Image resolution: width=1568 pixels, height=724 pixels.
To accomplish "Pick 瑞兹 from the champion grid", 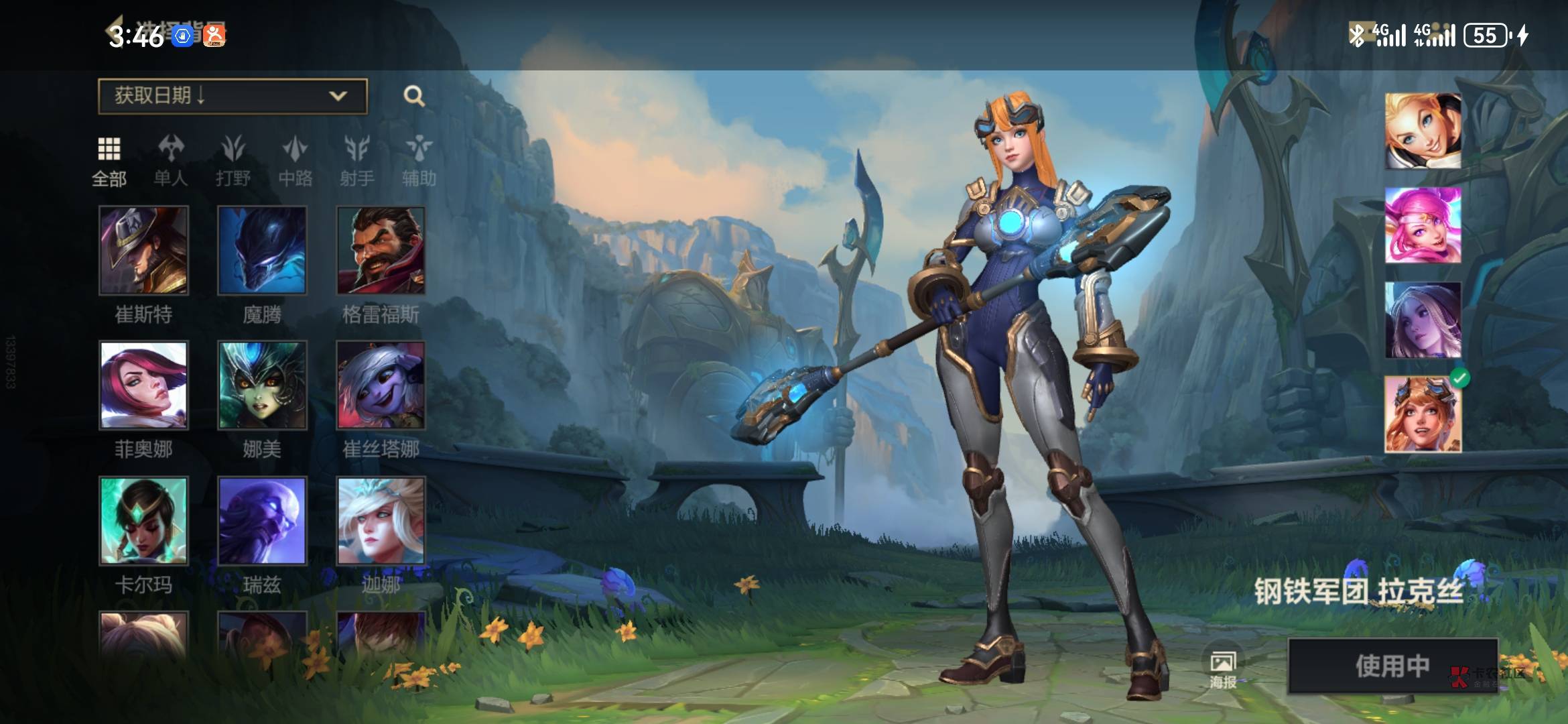I will click(x=262, y=521).
